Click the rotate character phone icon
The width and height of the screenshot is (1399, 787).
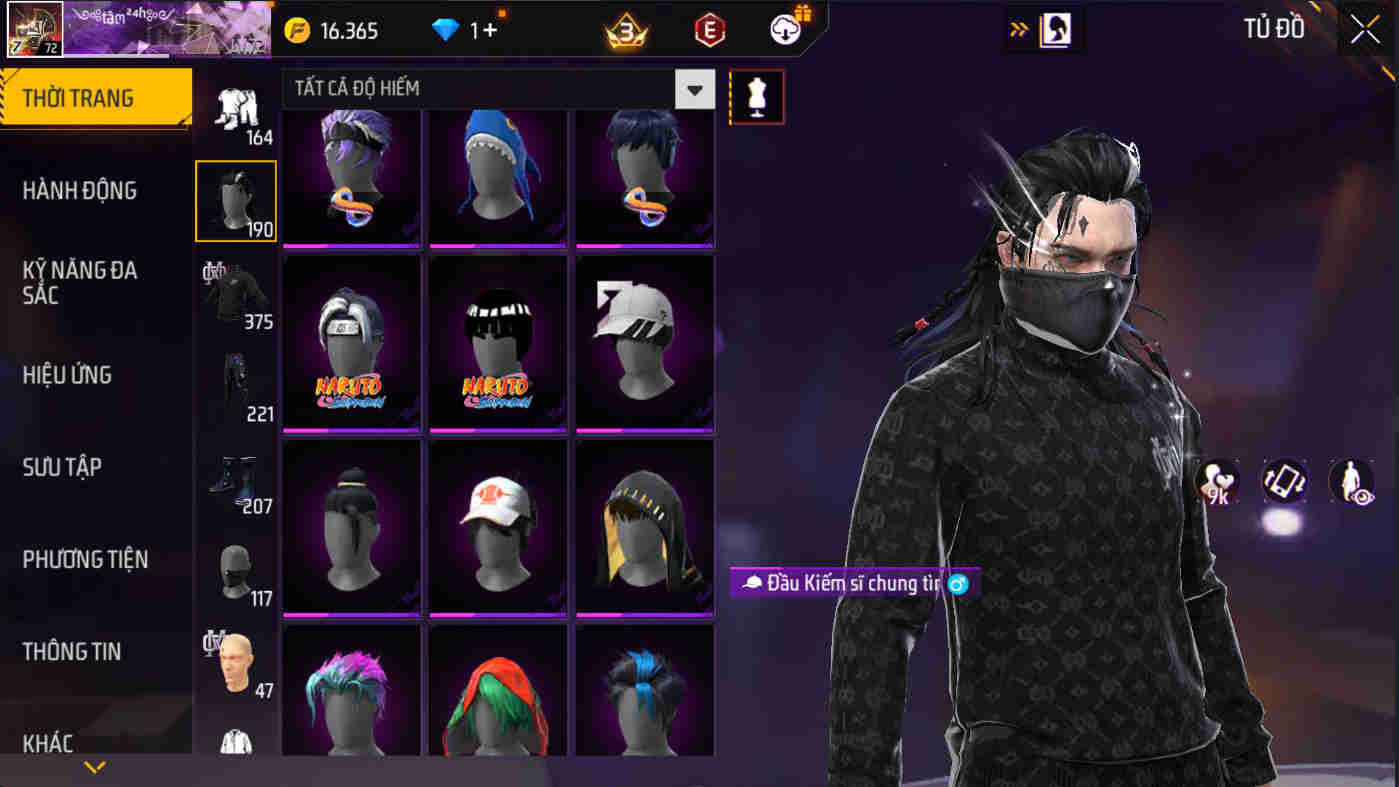[x=1284, y=481]
